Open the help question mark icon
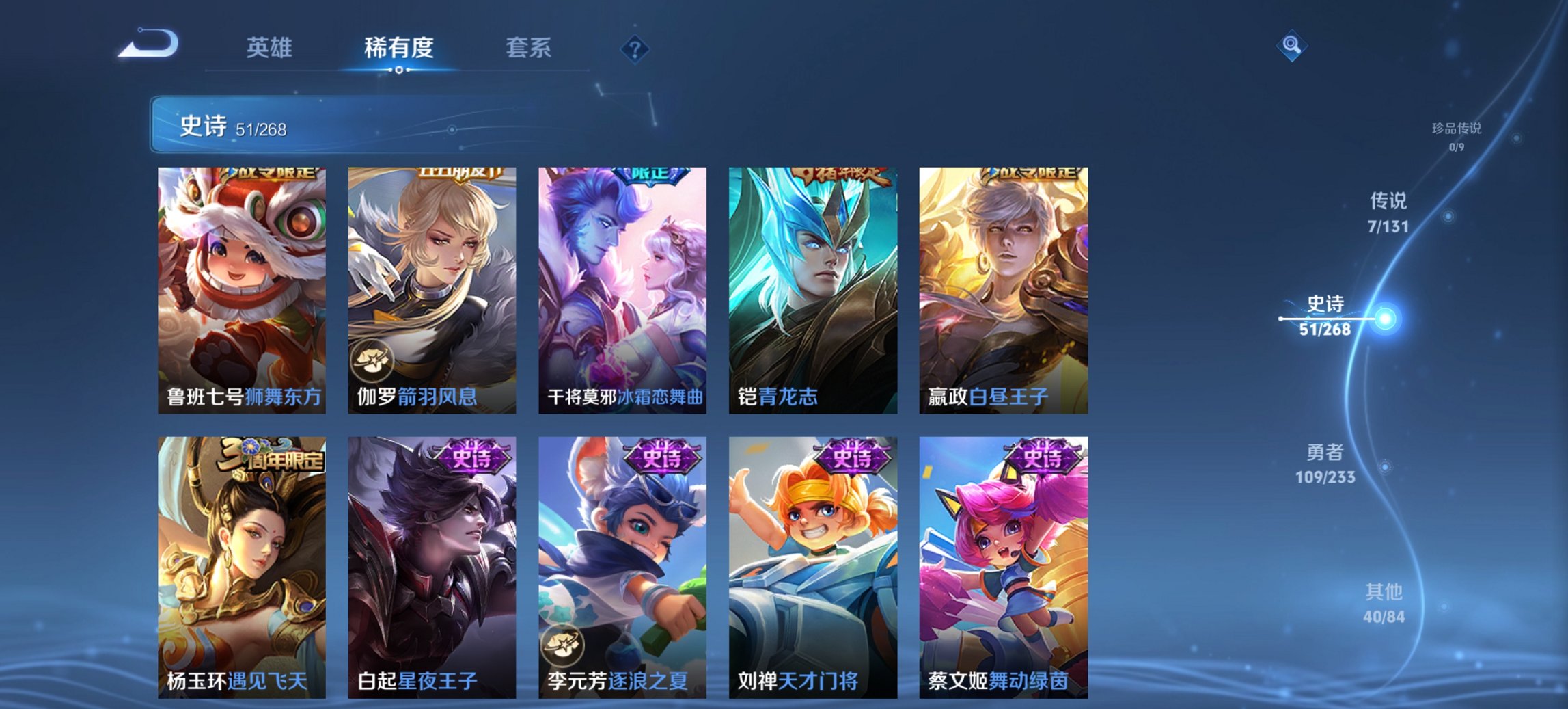Screen dimensions: 1568x709 (635, 50)
